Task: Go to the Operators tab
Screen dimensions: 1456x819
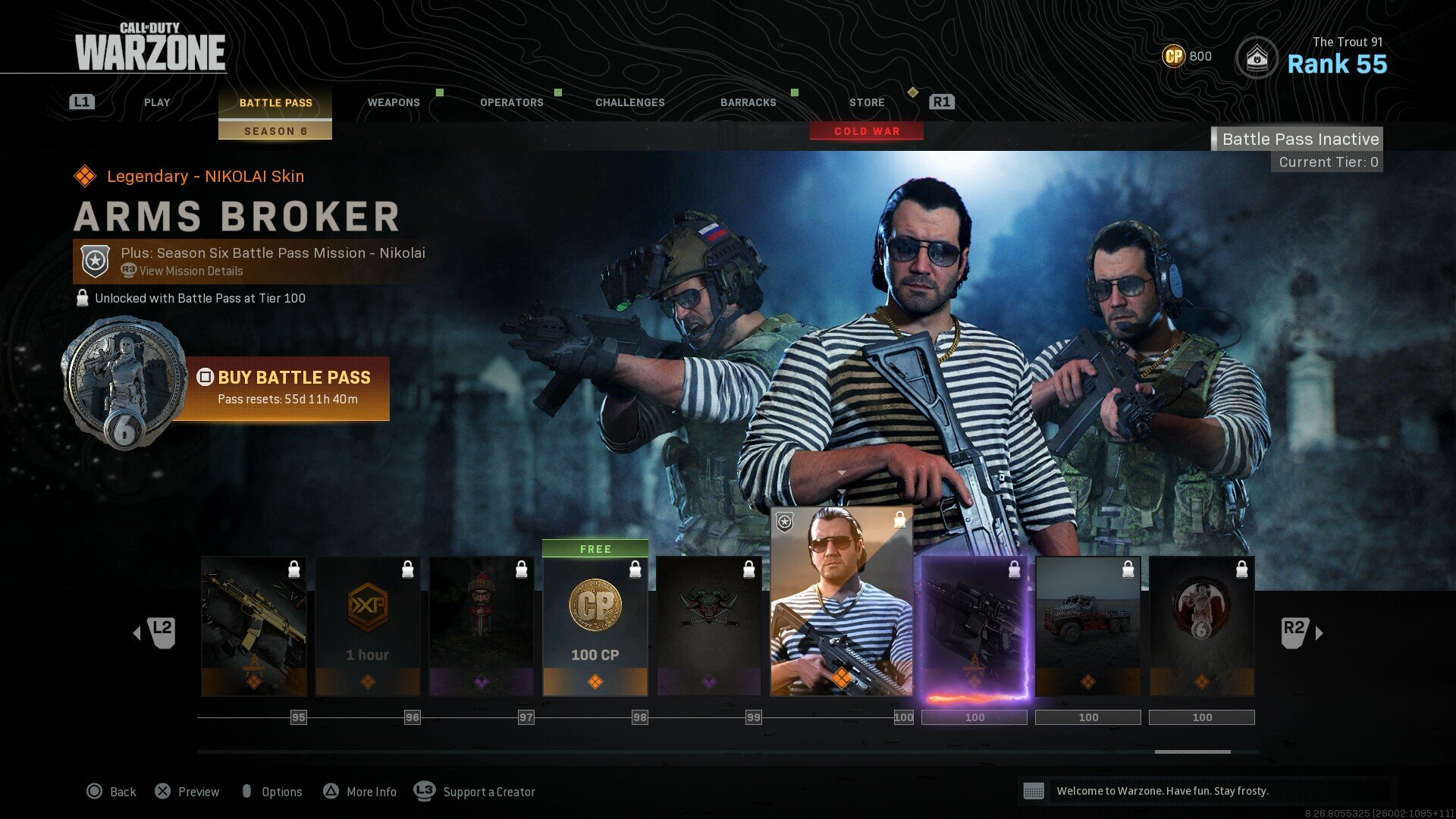Action: coord(512,102)
